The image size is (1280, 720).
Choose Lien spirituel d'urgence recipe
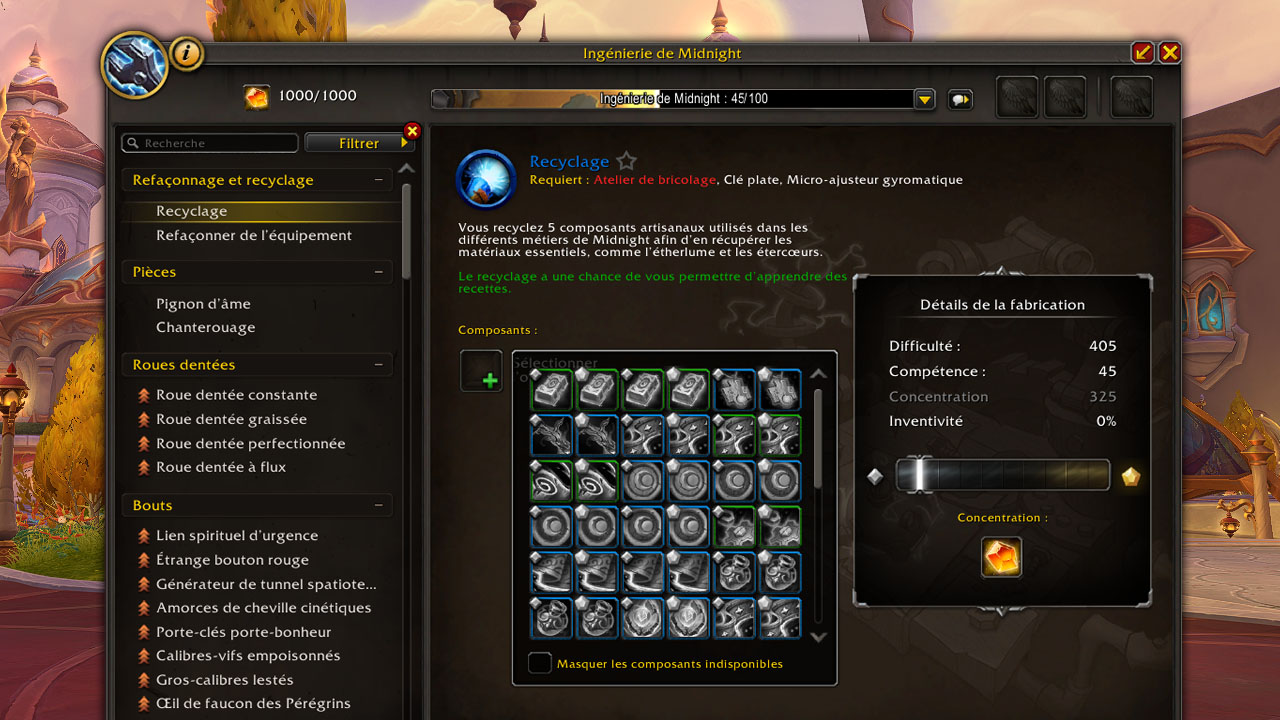coord(237,536)
